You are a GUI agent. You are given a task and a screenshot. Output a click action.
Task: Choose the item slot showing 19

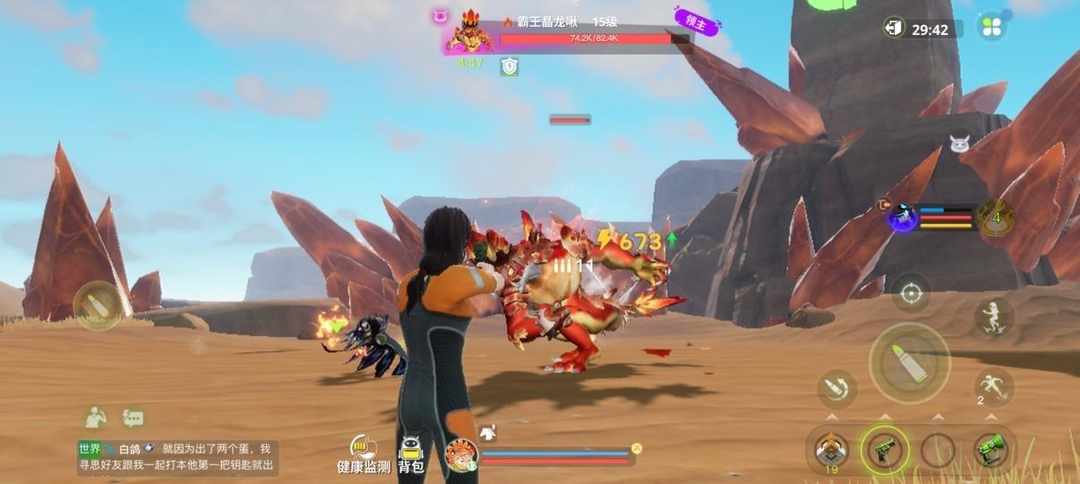(x=830, y=450)
